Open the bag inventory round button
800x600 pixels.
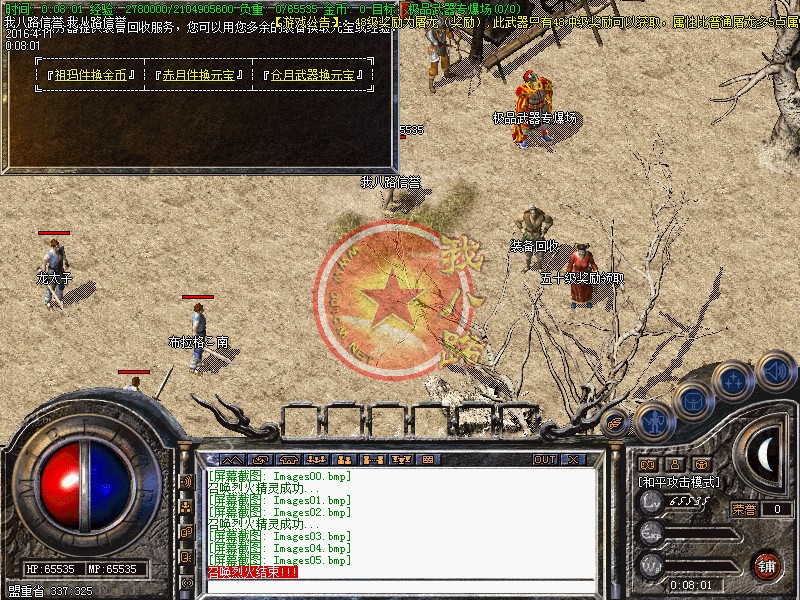click(x=693, y=401)
